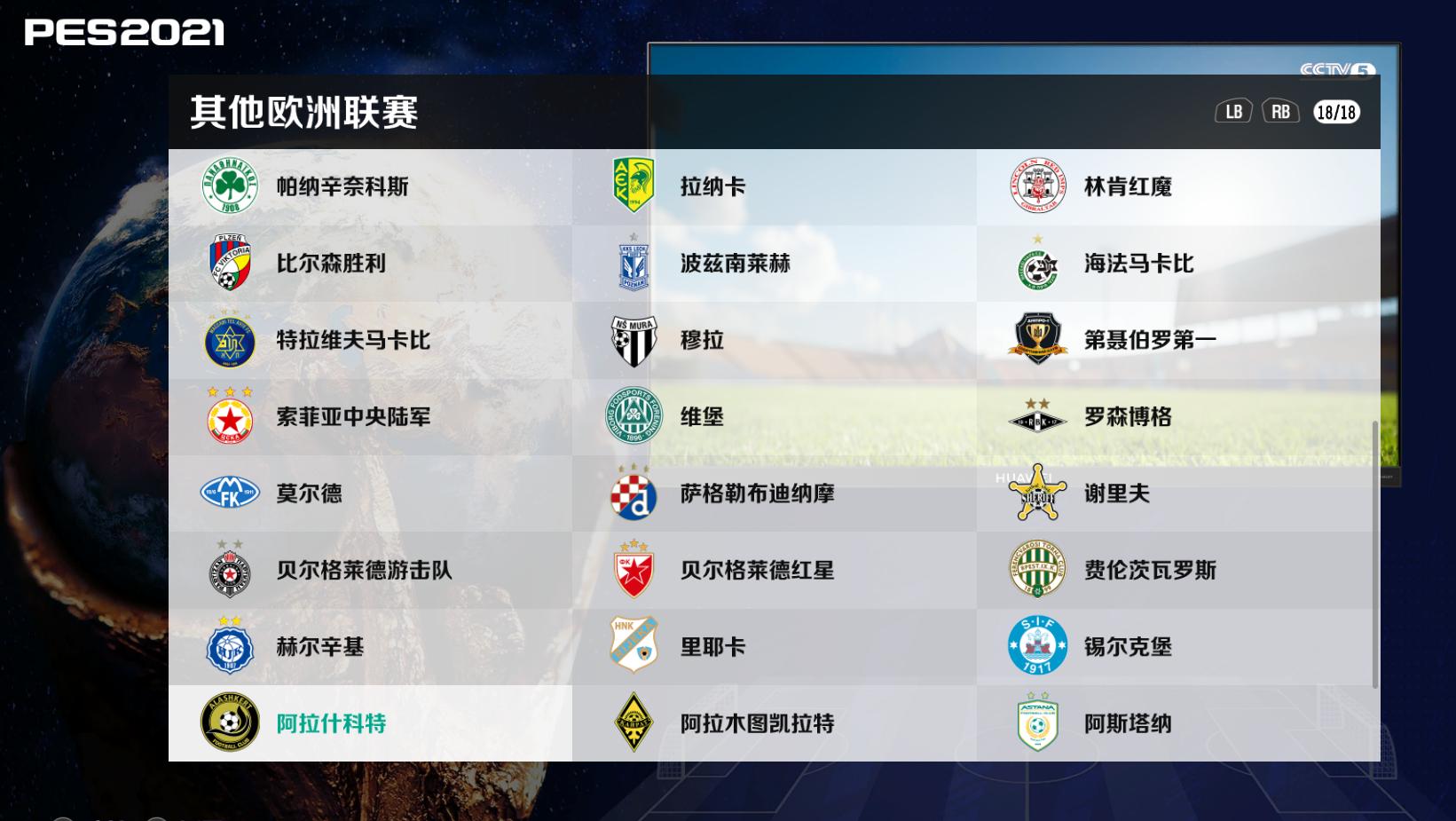Select the Red Star Belgrade crest (贝尔格莱德红星)
Image resolution: width=1456 pixels, height=821 pixels.
(634, 571)
